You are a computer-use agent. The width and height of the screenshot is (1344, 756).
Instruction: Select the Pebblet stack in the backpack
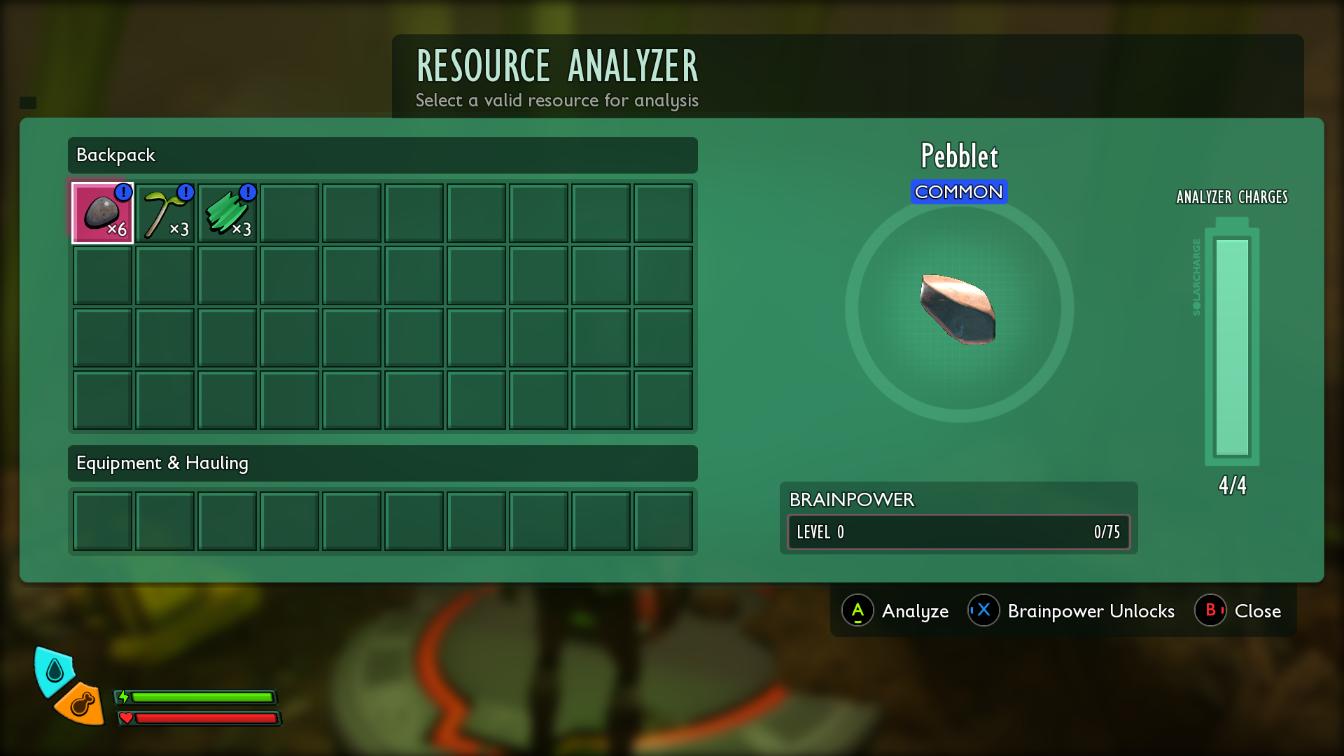[x=102, y=213]
